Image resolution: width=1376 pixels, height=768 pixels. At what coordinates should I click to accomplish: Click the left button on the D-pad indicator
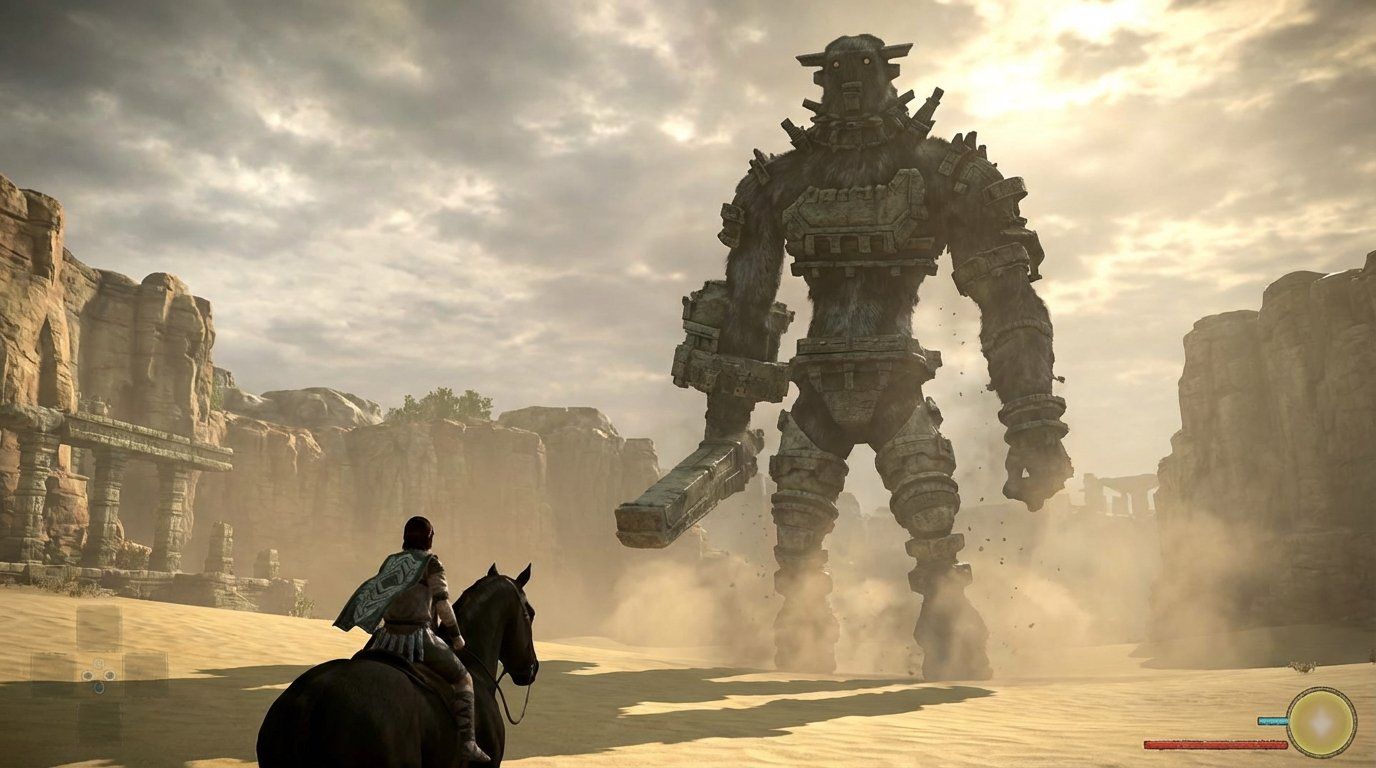[x=87, y=675]
